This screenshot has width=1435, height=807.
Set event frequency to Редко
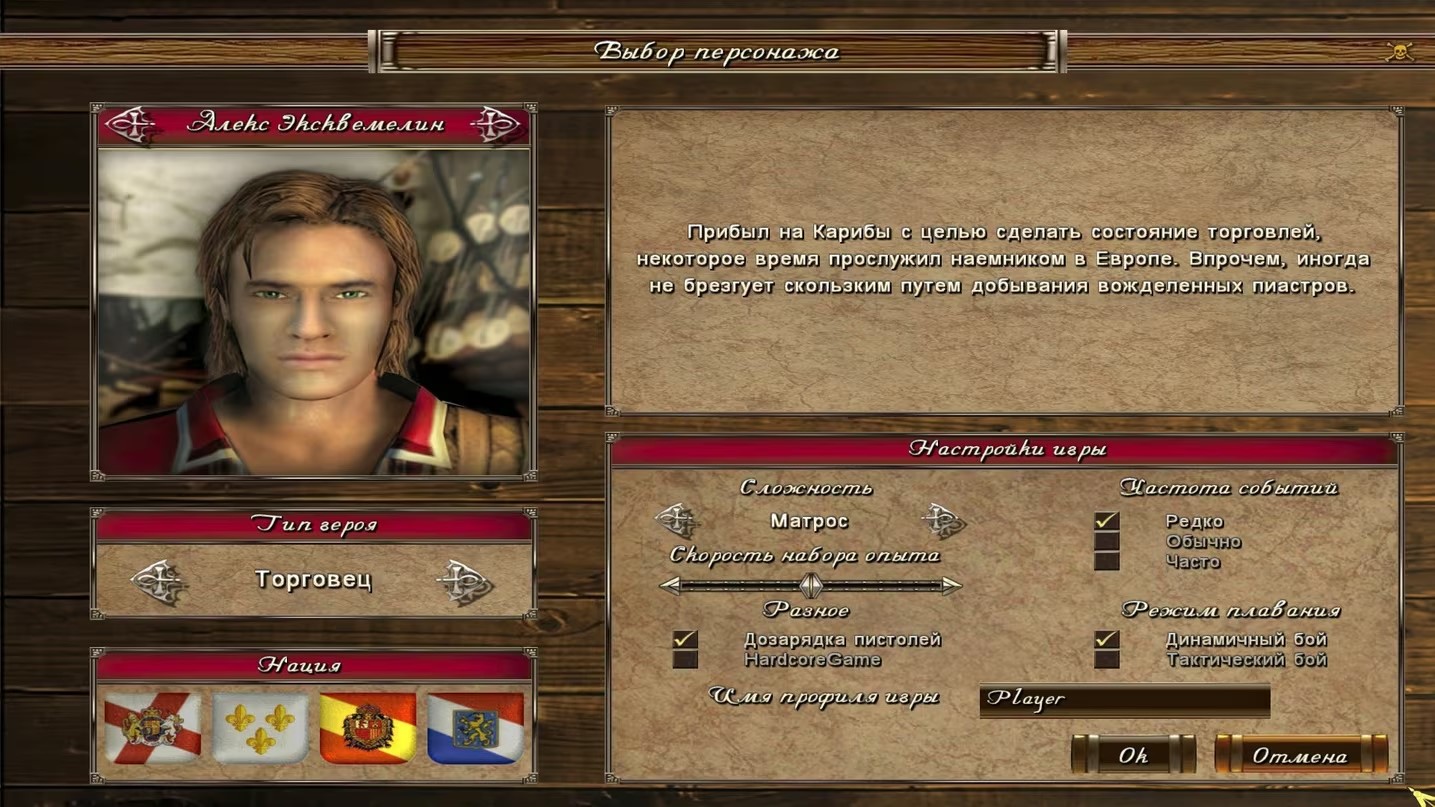(x=1106, y=521)
